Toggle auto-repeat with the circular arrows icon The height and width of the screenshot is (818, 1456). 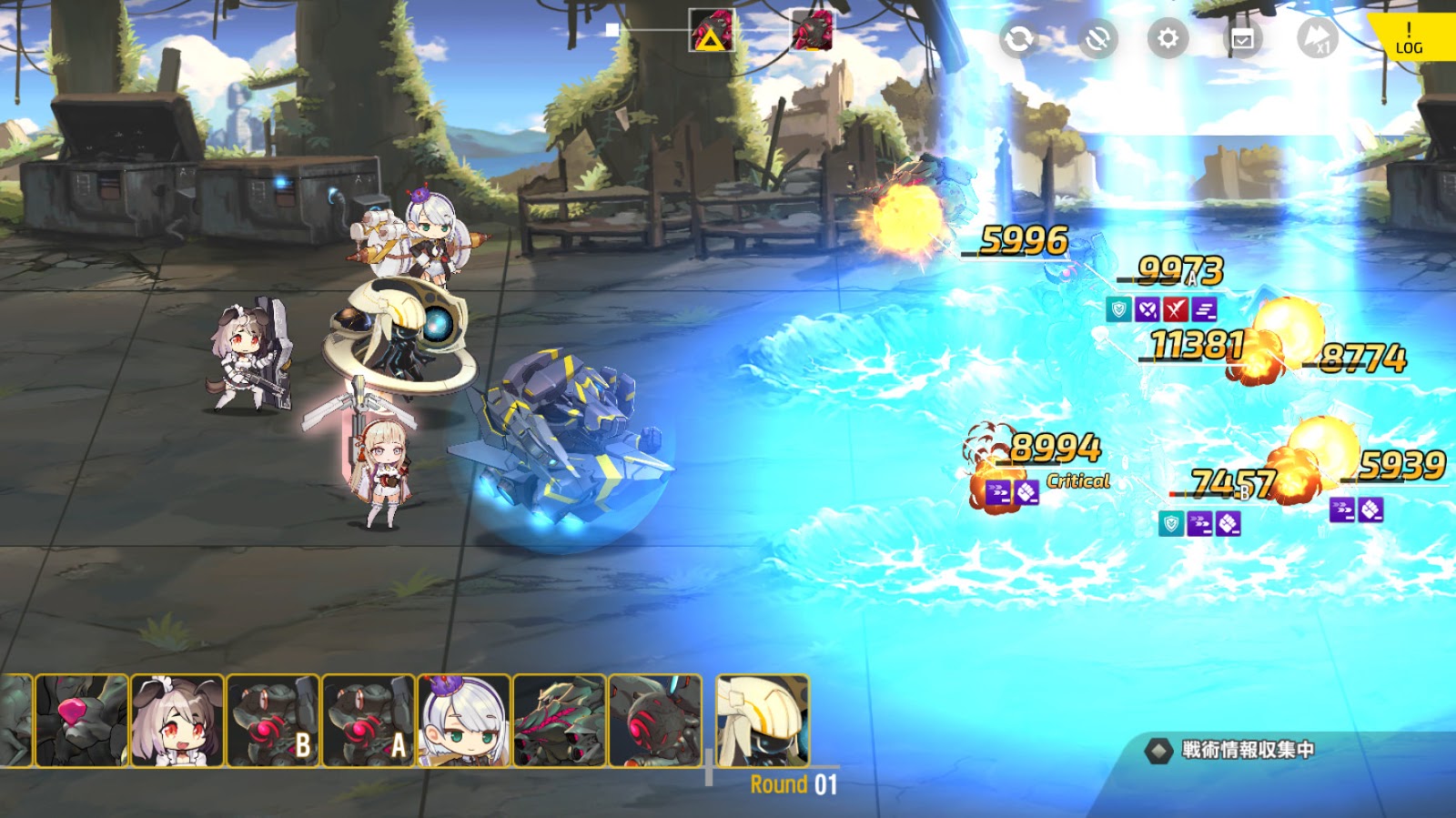(x=1019, y=39)
